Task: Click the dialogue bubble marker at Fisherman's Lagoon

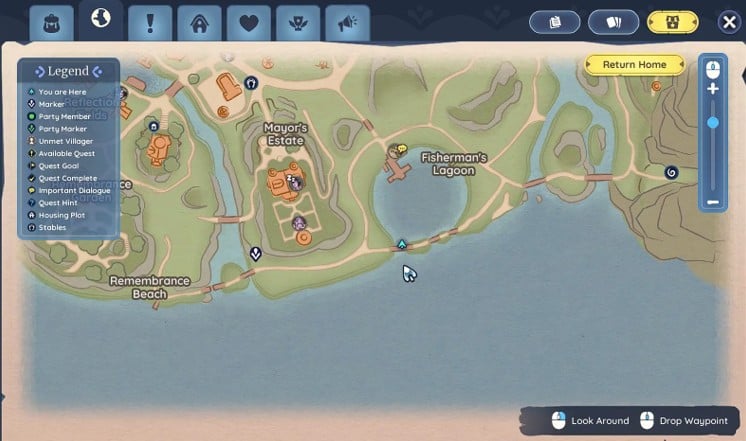Action: tap(402, 149)
